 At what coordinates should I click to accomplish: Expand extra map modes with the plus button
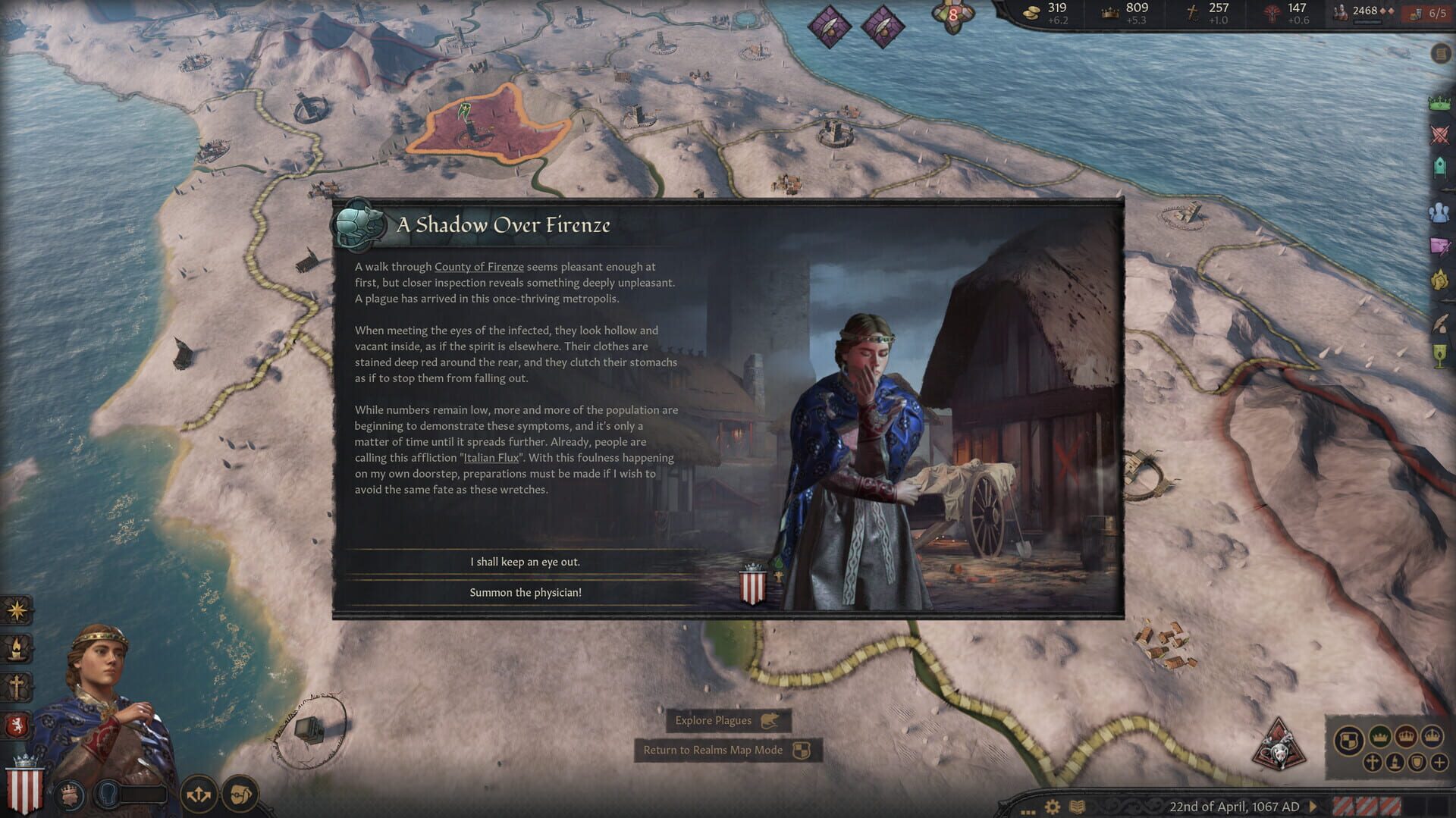click(x=1439, y=763)
